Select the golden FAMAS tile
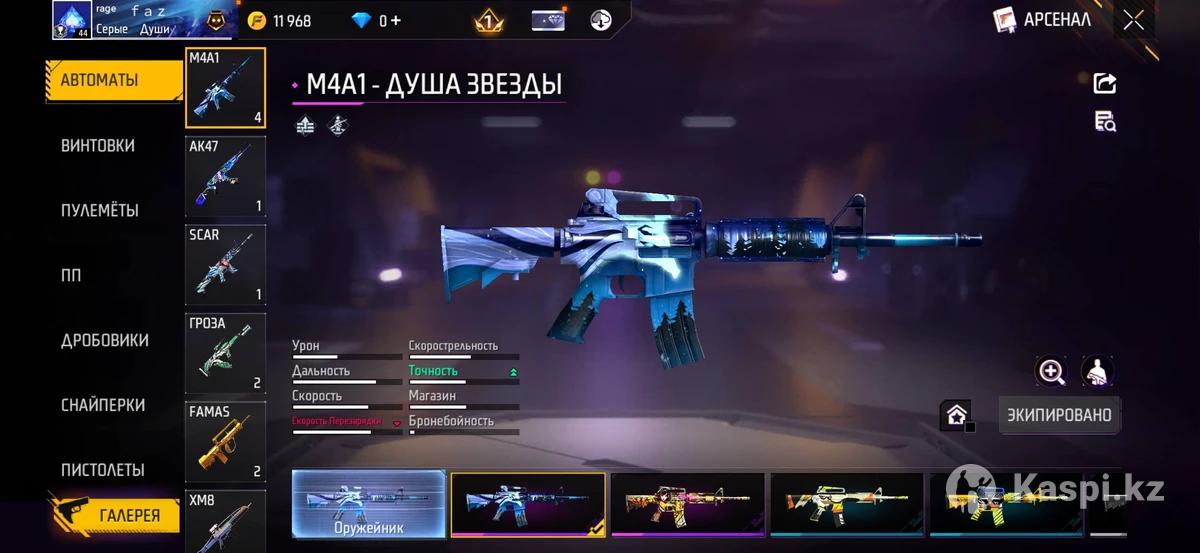Image resolution: width=1200 pixels, height=553 pixels. pos(226,441)
